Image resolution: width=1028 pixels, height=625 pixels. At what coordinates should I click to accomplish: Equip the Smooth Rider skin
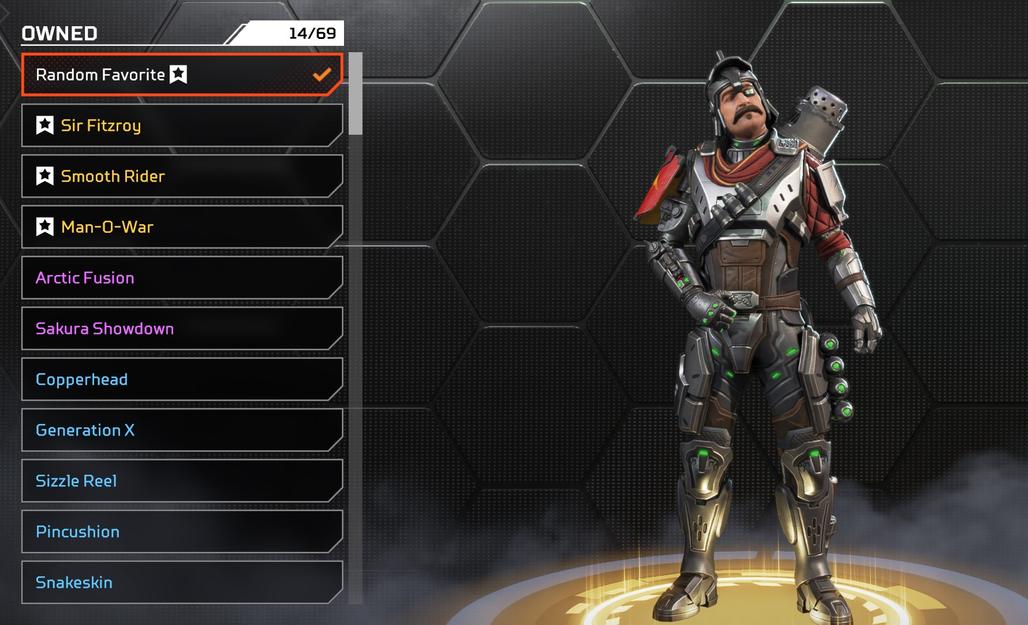point(182,177)
